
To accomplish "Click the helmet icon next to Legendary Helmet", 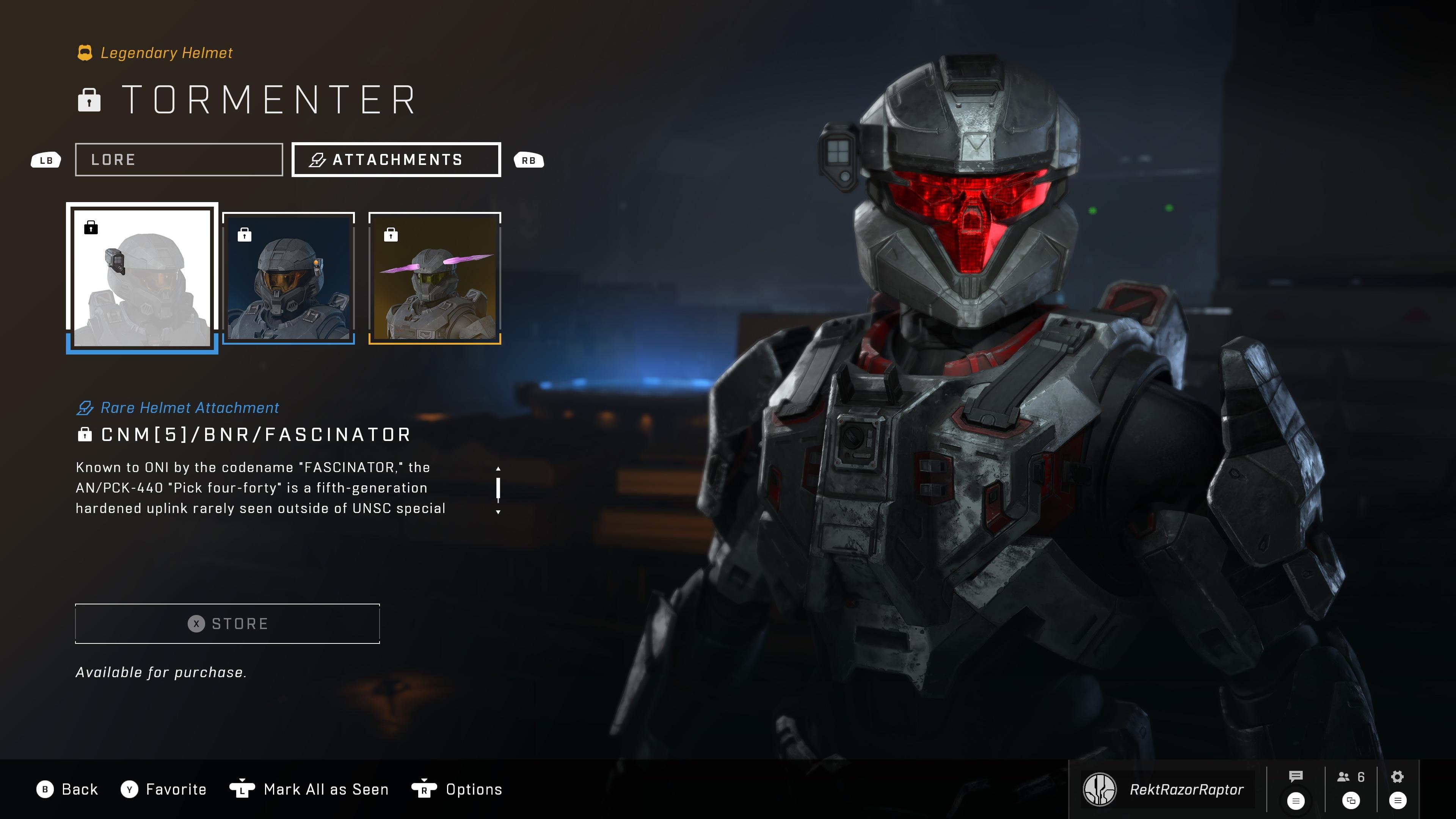I will click(x=85, y=53).
